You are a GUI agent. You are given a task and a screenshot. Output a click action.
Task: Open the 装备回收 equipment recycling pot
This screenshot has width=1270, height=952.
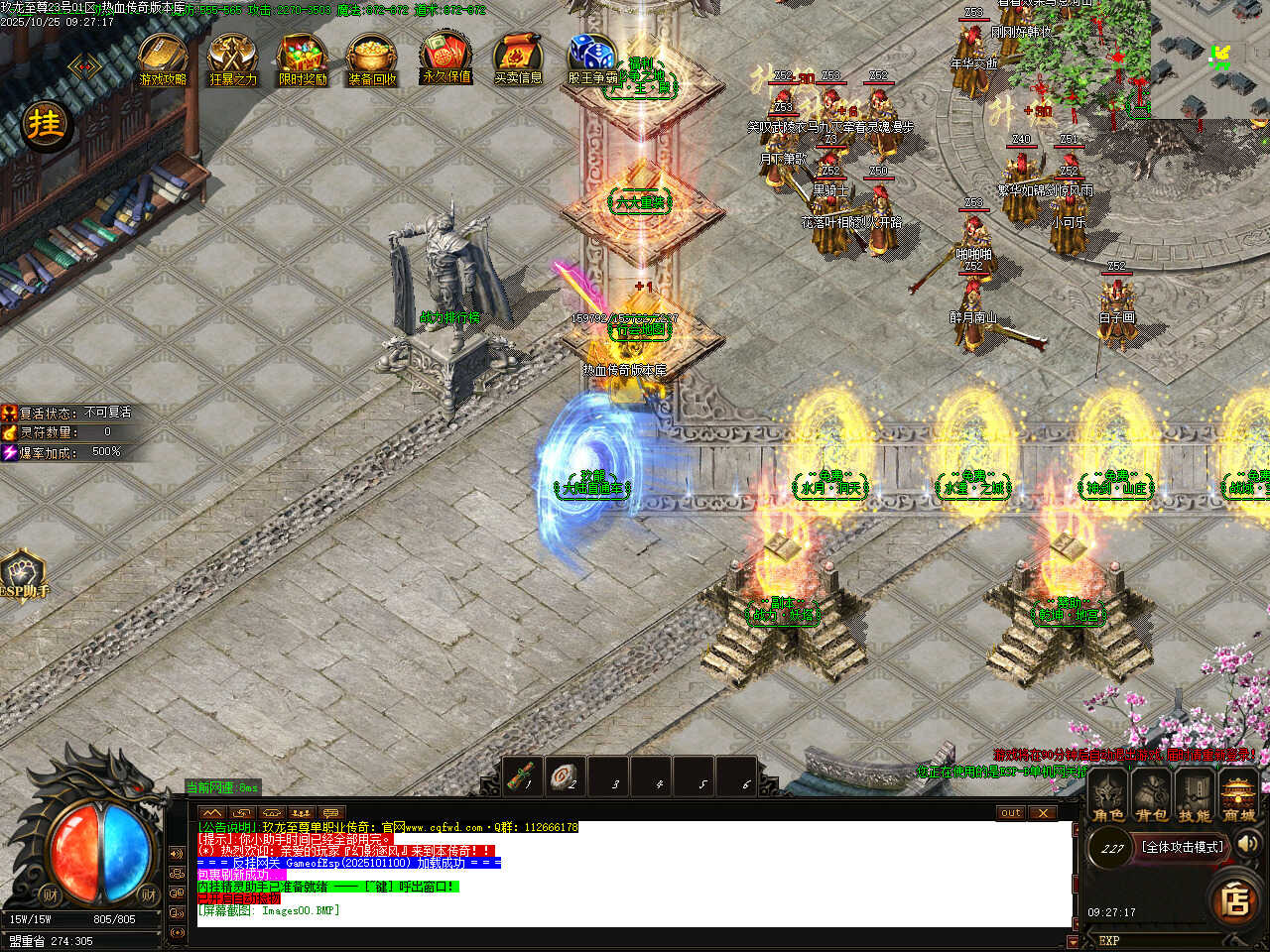click(x=373, y=59)
